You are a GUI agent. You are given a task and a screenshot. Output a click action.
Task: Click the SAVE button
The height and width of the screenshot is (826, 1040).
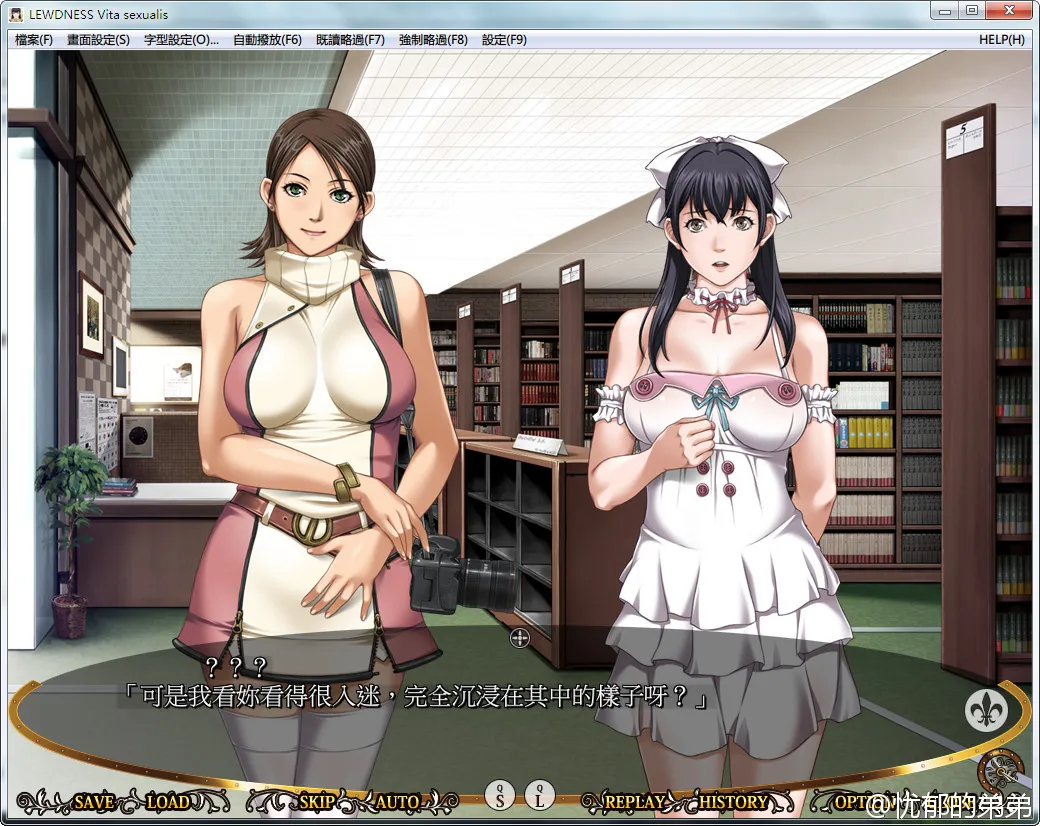point(93,802)
